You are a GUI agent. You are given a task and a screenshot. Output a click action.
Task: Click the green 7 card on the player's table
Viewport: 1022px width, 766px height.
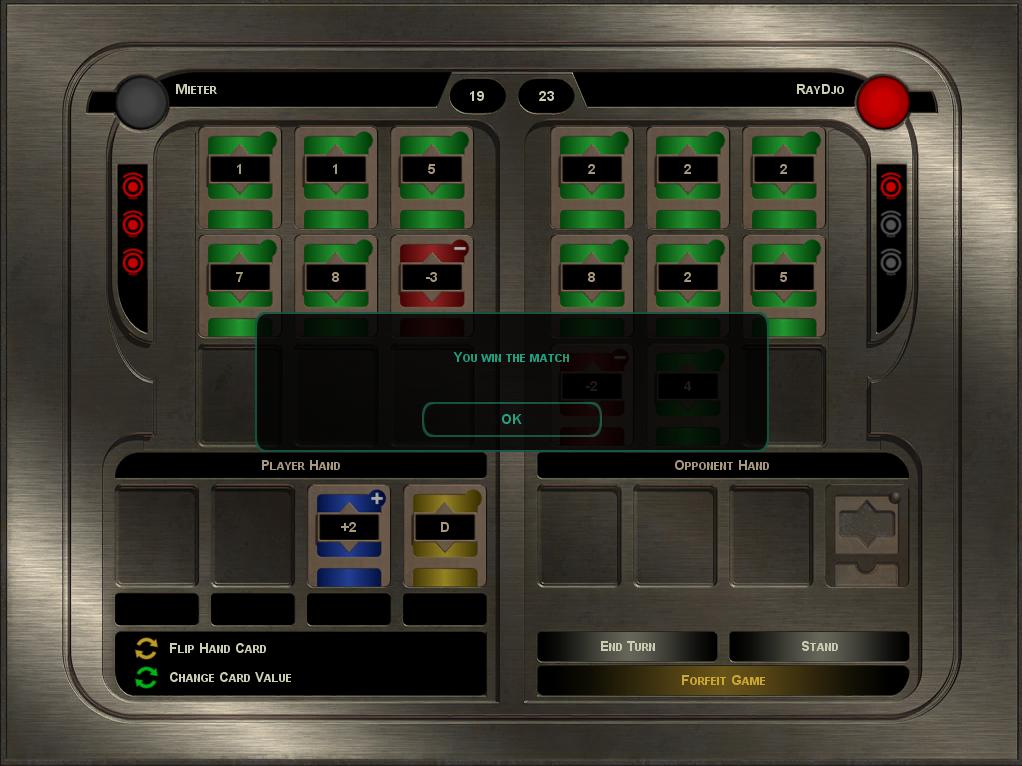[x=239, y=275]
